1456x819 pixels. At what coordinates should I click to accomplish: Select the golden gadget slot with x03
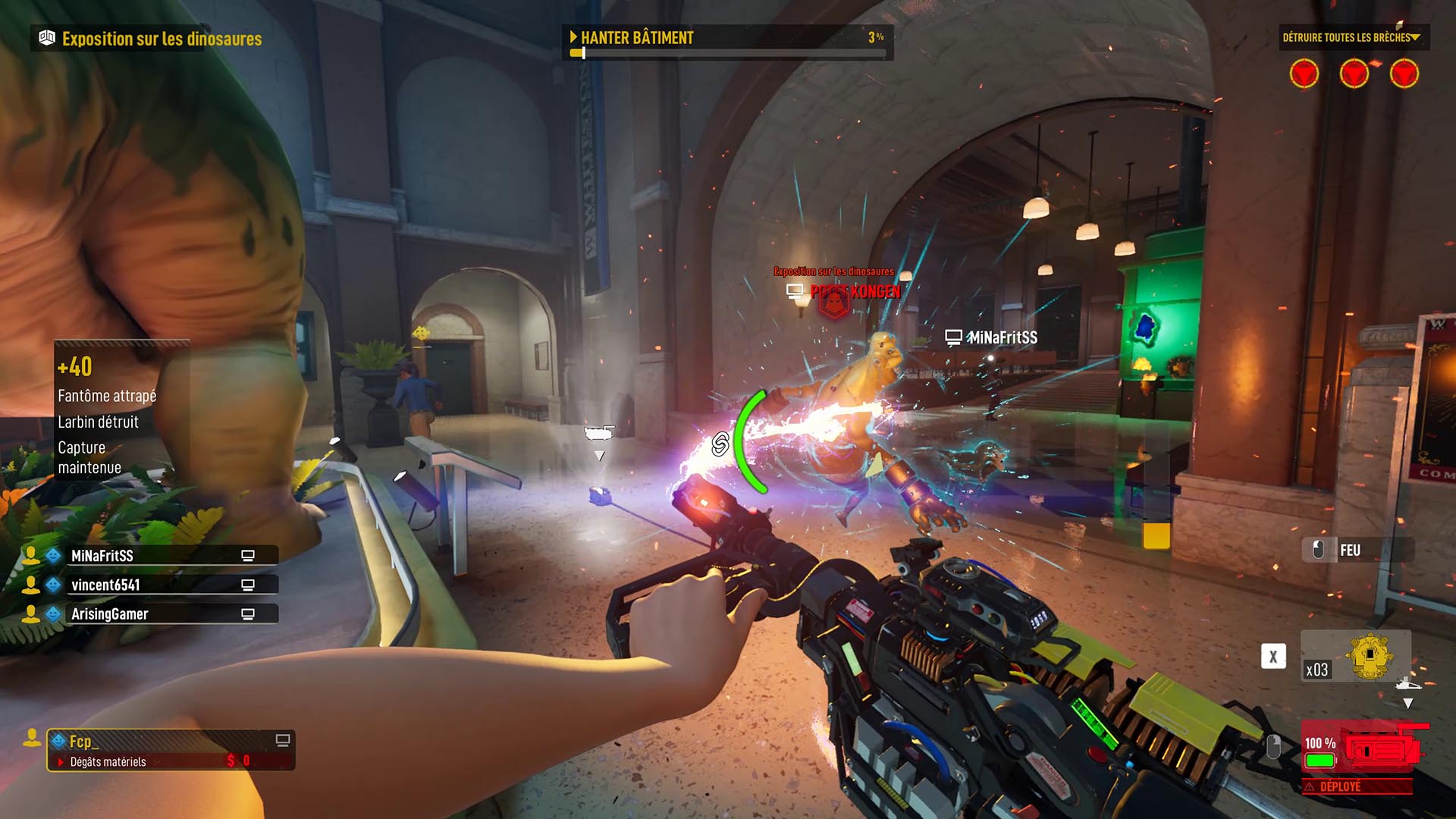(x=1356, y=657)
